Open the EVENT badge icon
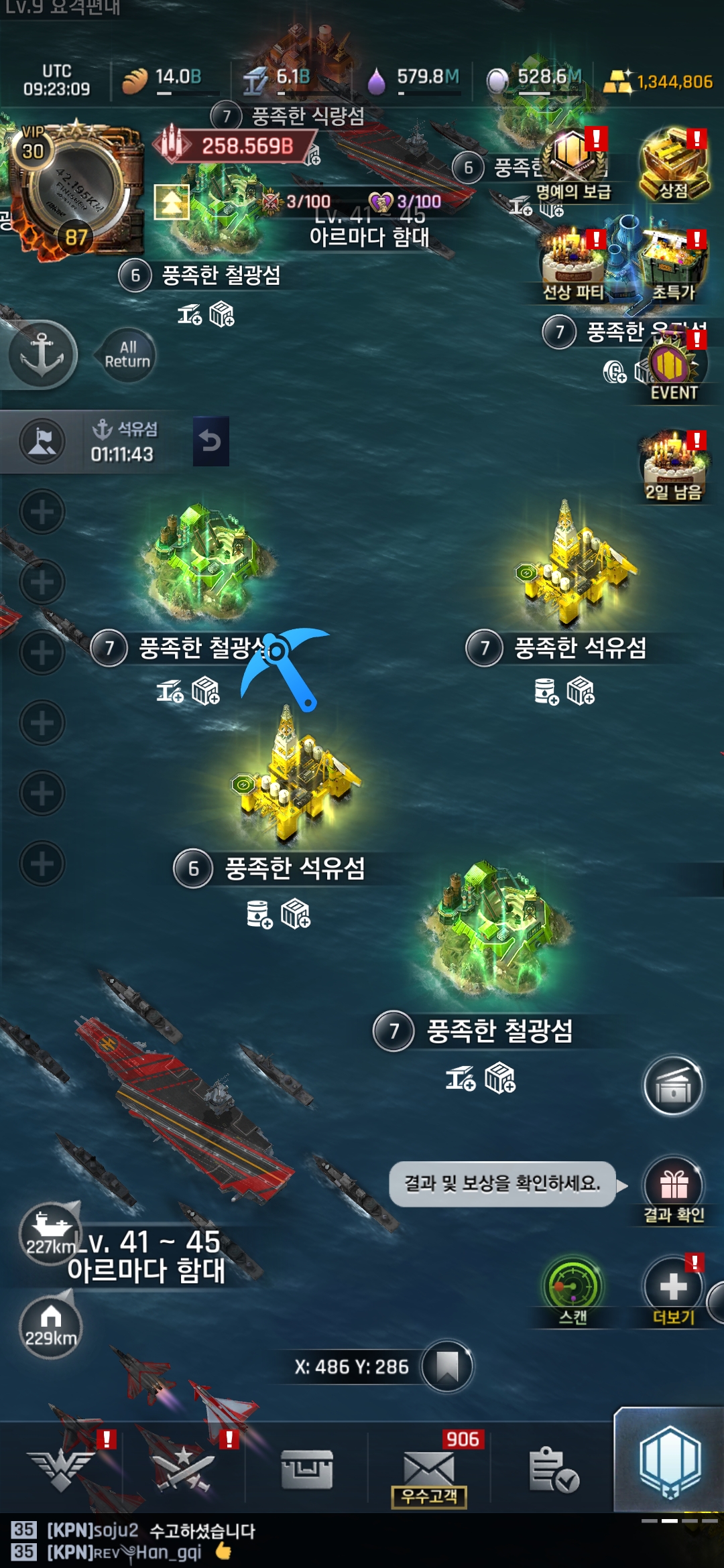The width and height of the screenshot is (724, 1568). (x=674, y=367)
